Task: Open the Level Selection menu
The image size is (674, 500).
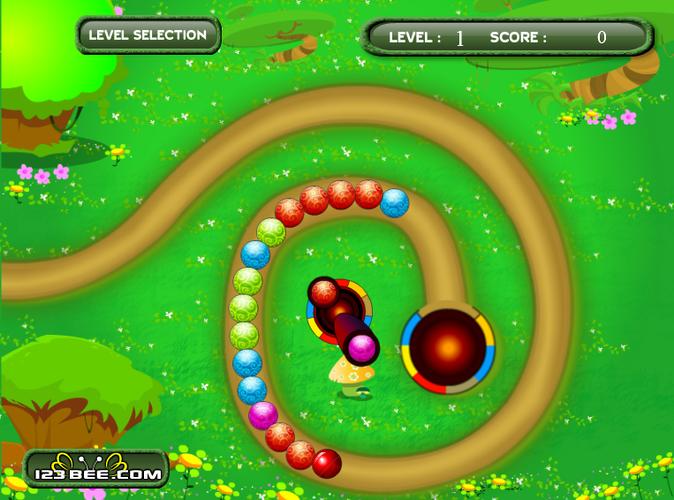Action: 148,35
